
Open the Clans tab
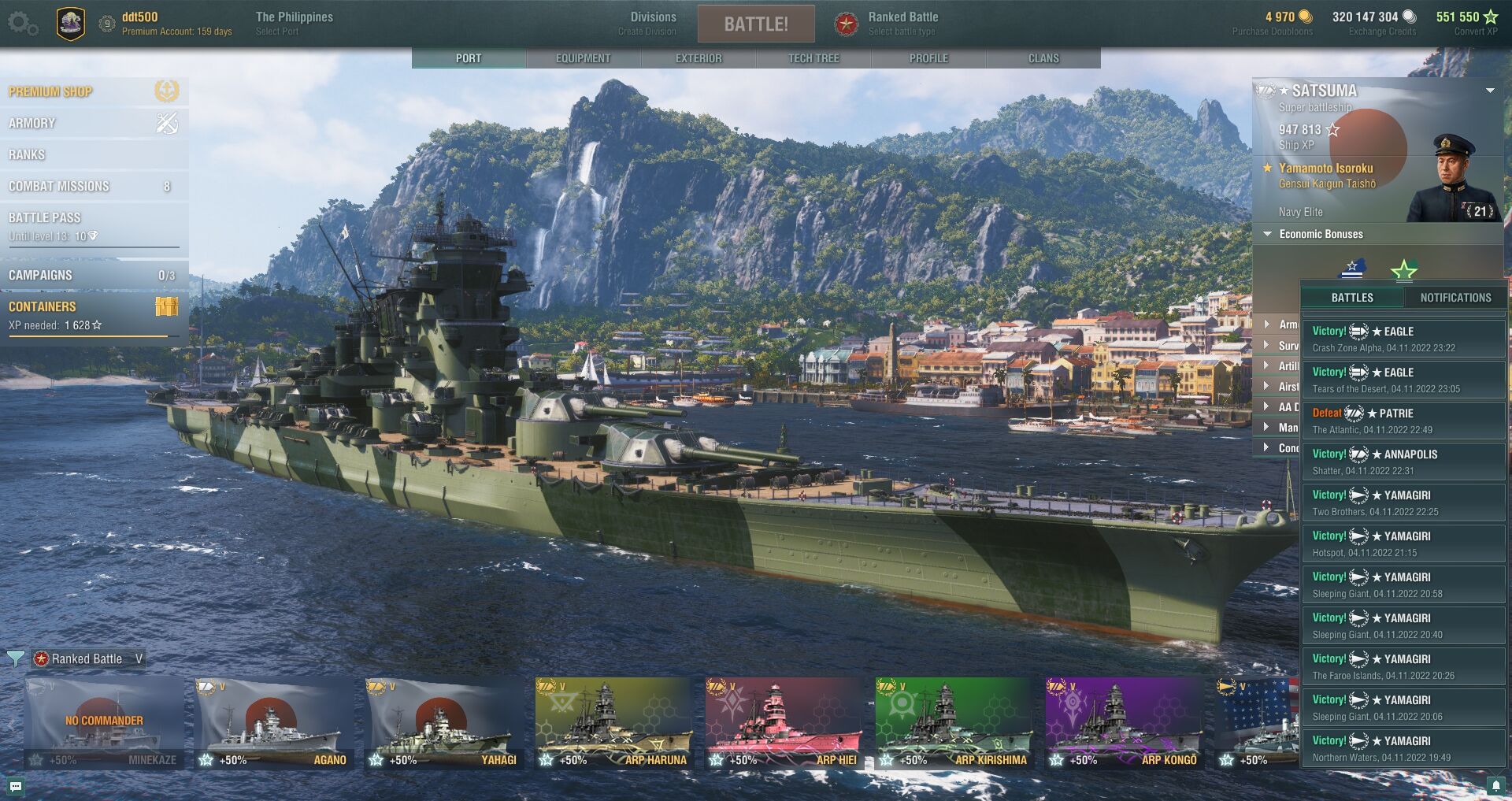1043,58
